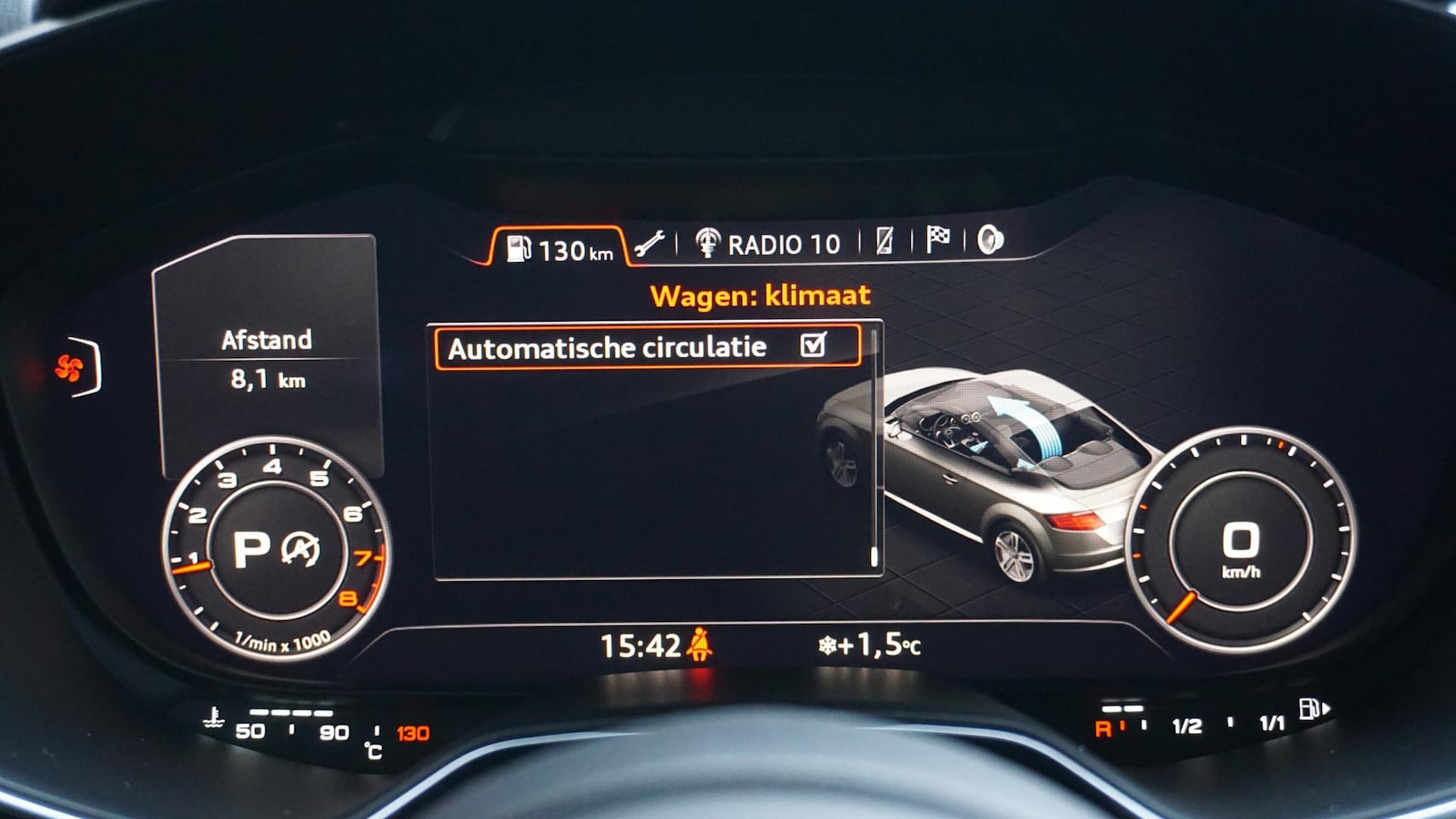Open the wrench settings tab
The height and width of the screenshot is (819, 1456).
click(x=649, y=244)
